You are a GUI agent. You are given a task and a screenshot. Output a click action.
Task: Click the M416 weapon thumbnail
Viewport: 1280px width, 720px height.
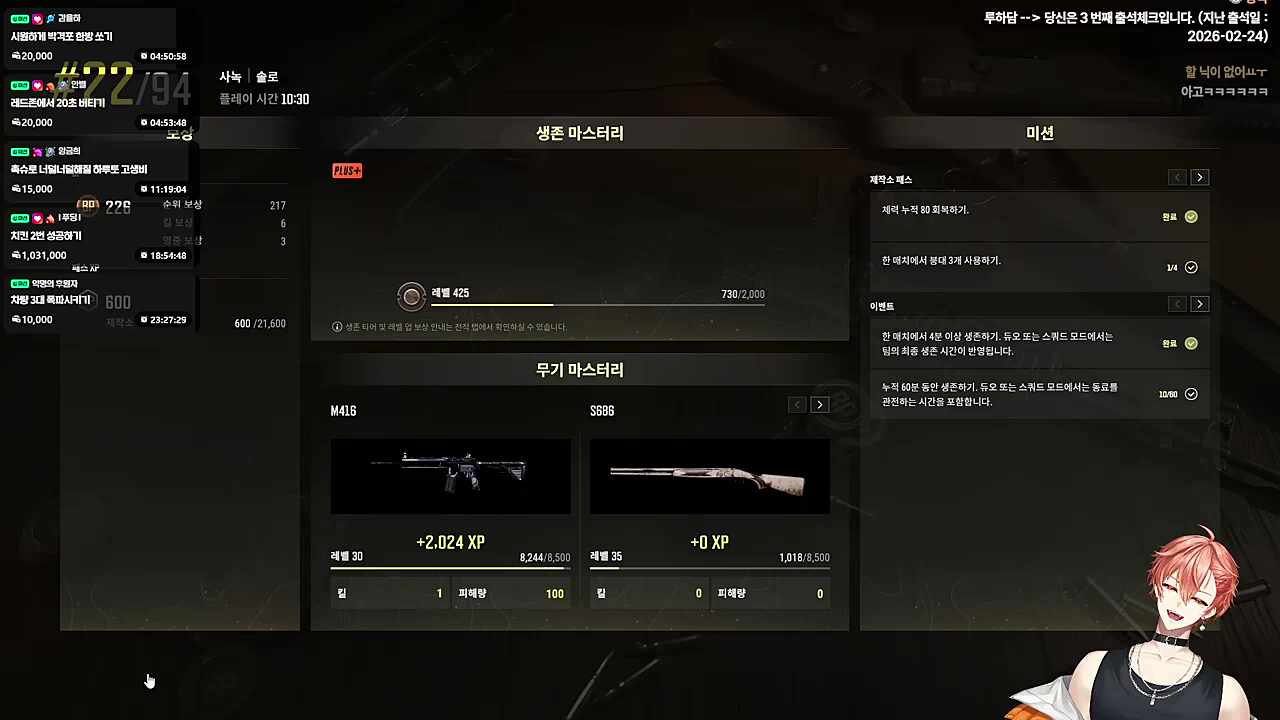[450, 476]
